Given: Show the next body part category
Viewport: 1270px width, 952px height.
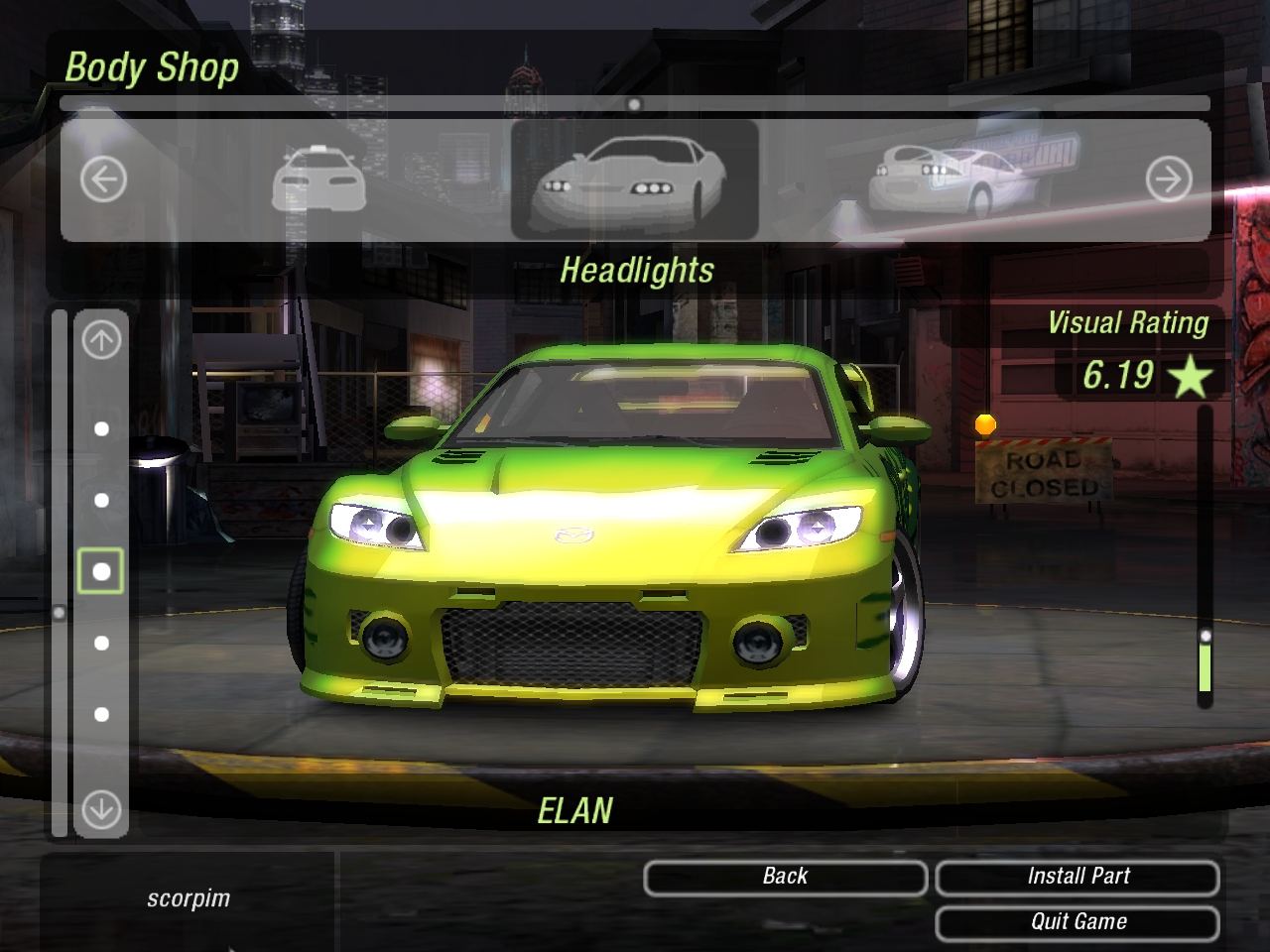Looking at the screenshot, I should coord(1168,180).
